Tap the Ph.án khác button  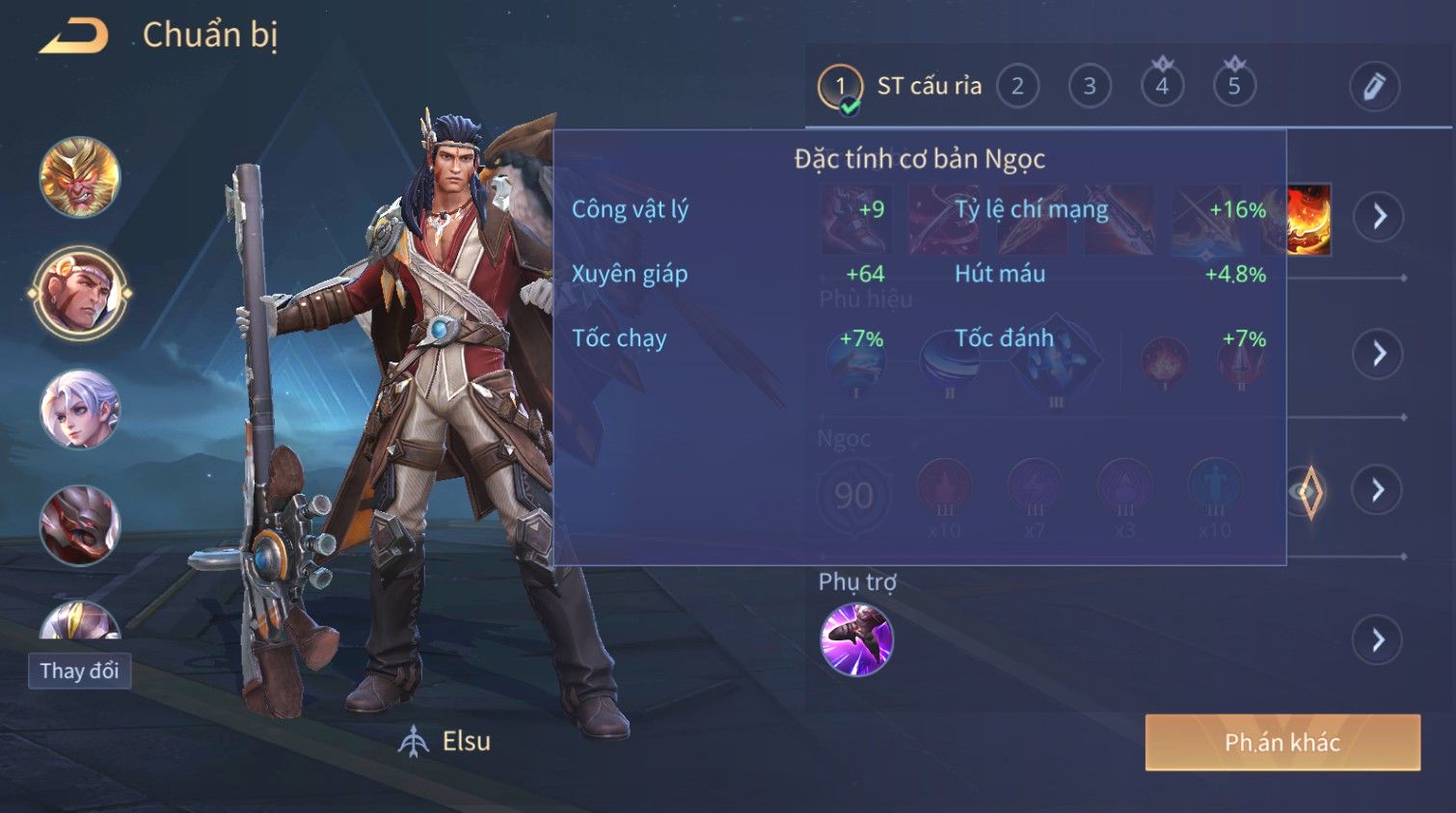click(x=1281, y=743)
